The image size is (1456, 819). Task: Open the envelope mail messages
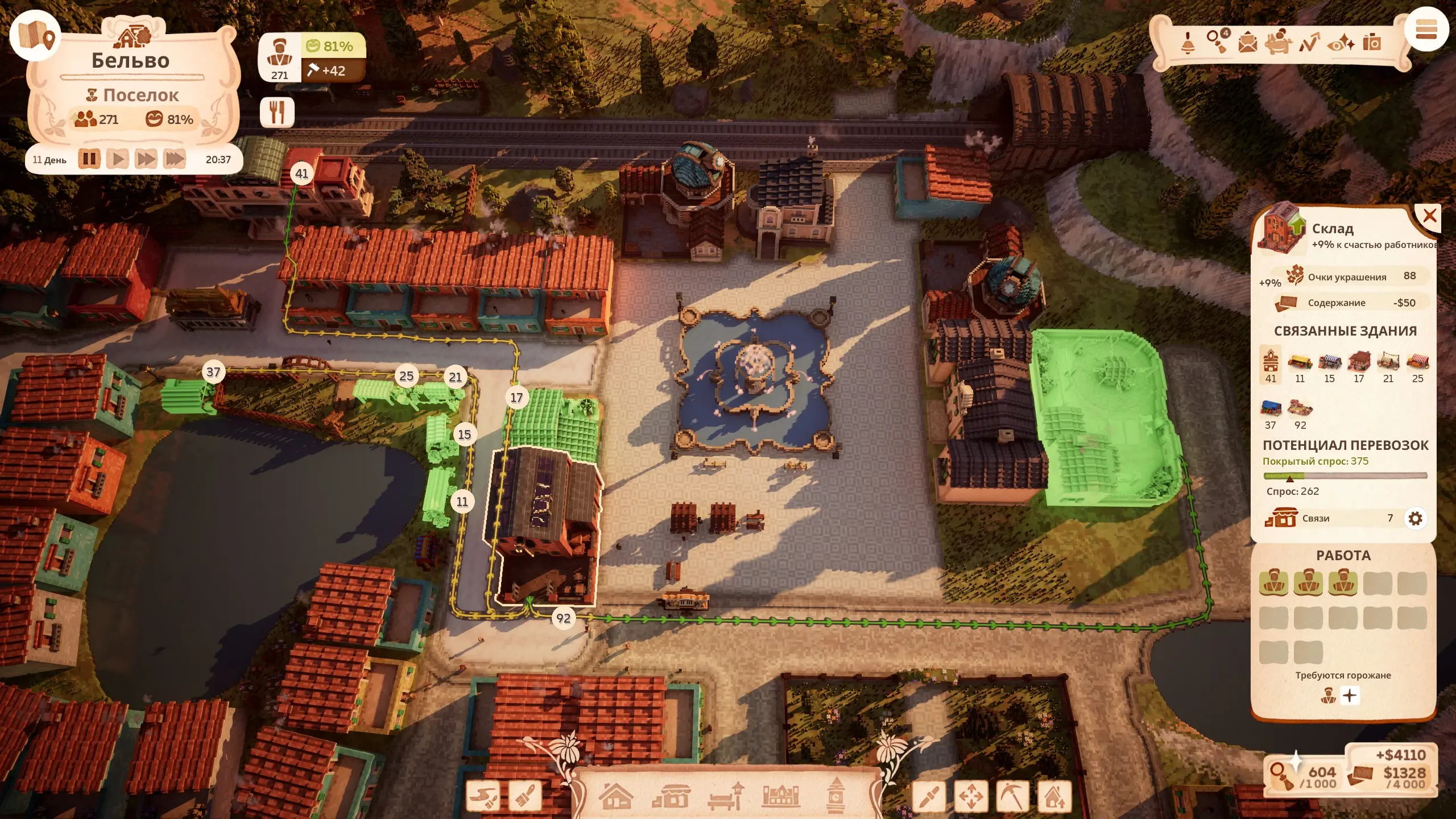(1248, 43)
